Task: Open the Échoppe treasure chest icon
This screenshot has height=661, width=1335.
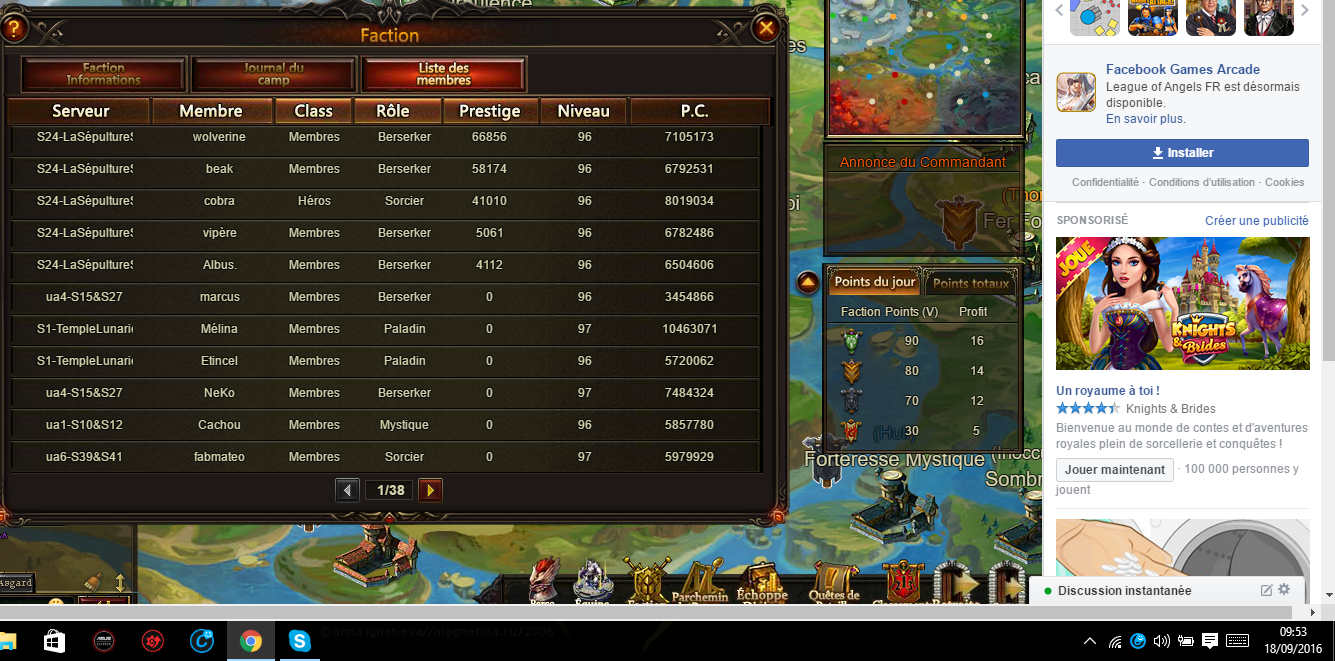Action: tap(763, 580)
